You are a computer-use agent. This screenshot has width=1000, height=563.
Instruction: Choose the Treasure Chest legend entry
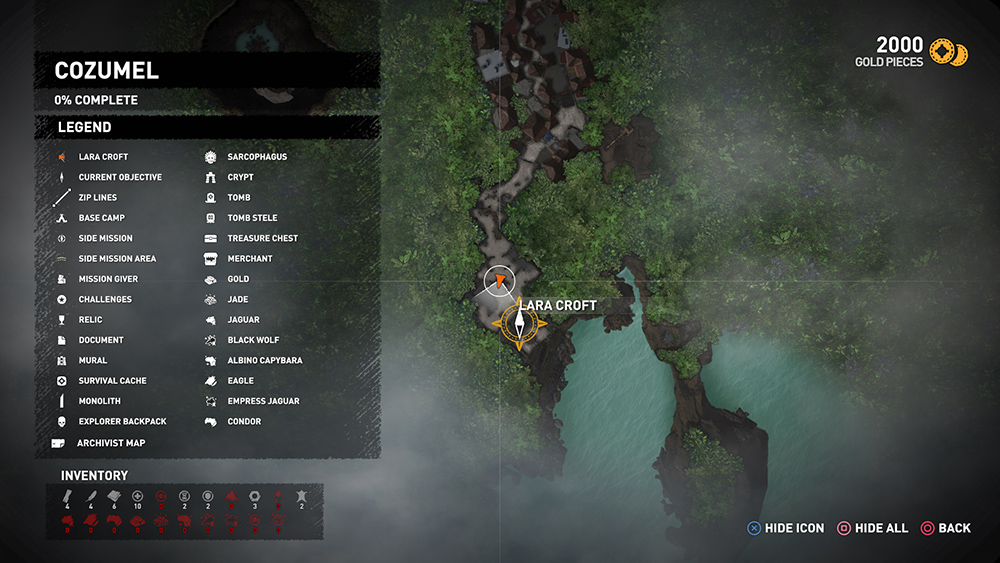(262, 238)
